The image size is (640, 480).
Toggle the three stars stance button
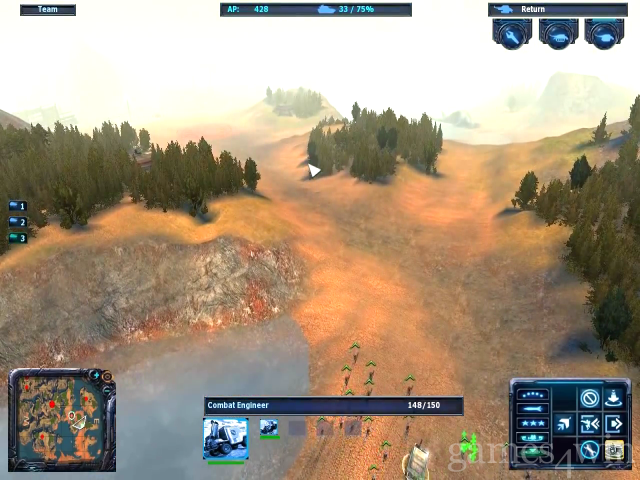(534, 424)
